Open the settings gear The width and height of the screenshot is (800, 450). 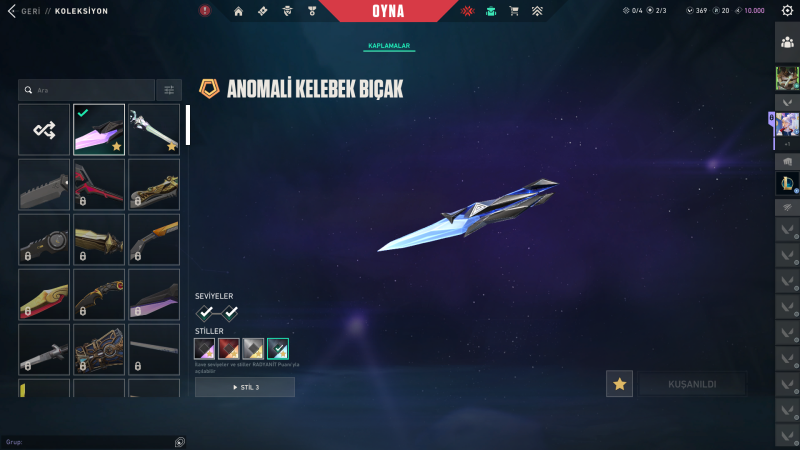tap(786, 11)
